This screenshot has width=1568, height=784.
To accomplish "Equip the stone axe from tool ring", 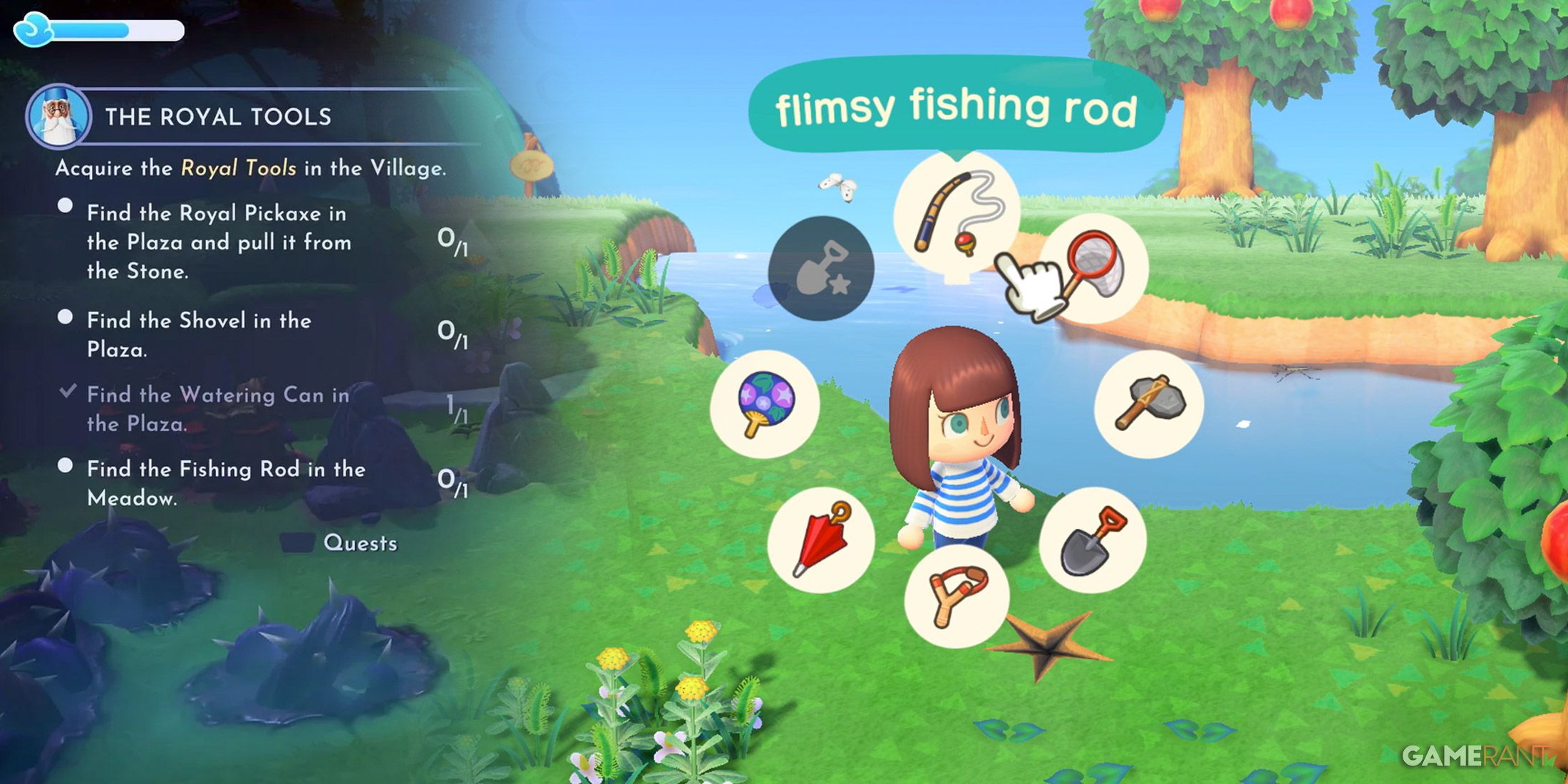I will pyautogui.click(x=1149, y=403).
